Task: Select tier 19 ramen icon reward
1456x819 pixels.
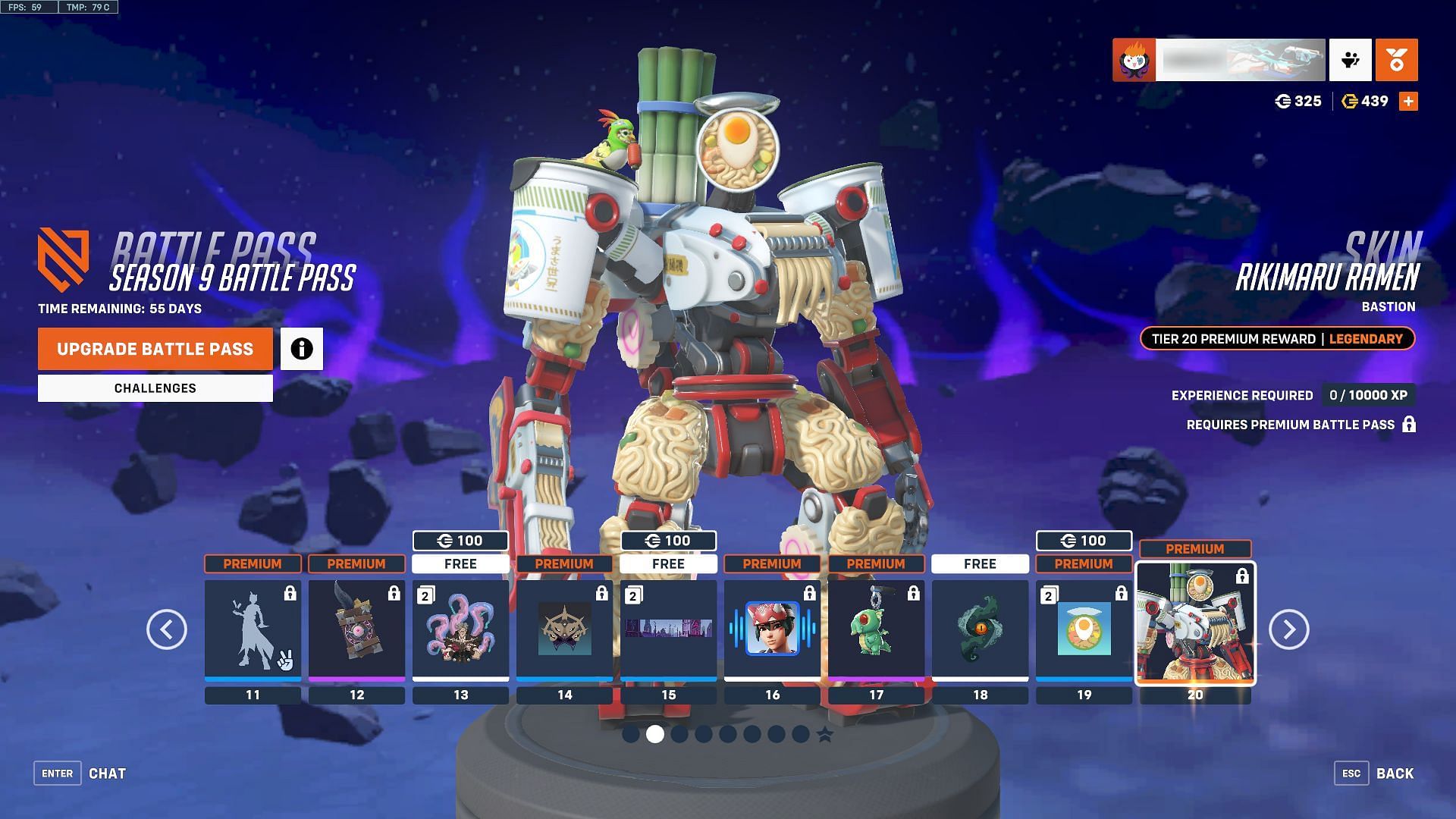Action: [1084, 629]
